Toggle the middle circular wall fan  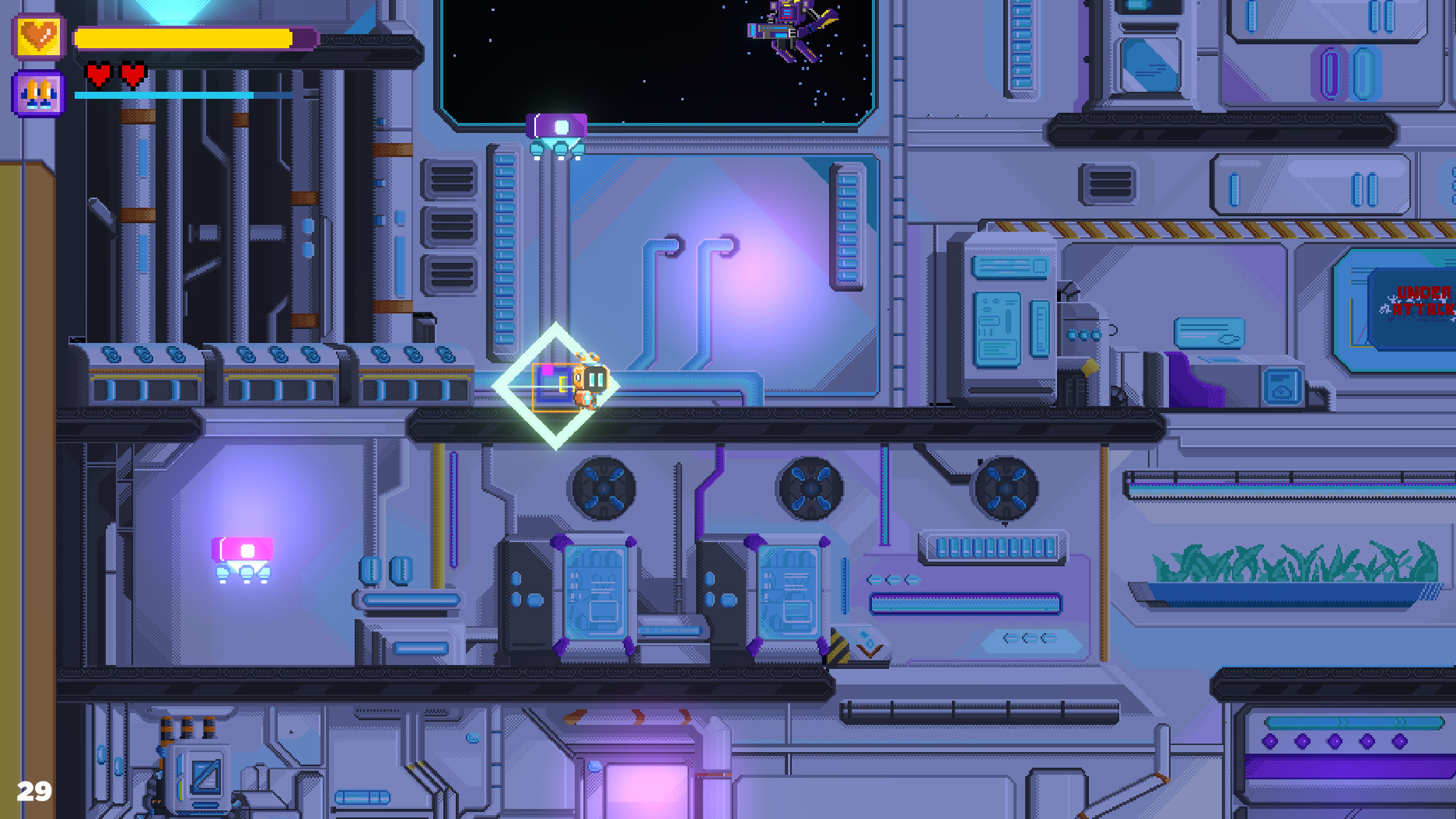tap(811, 490)
